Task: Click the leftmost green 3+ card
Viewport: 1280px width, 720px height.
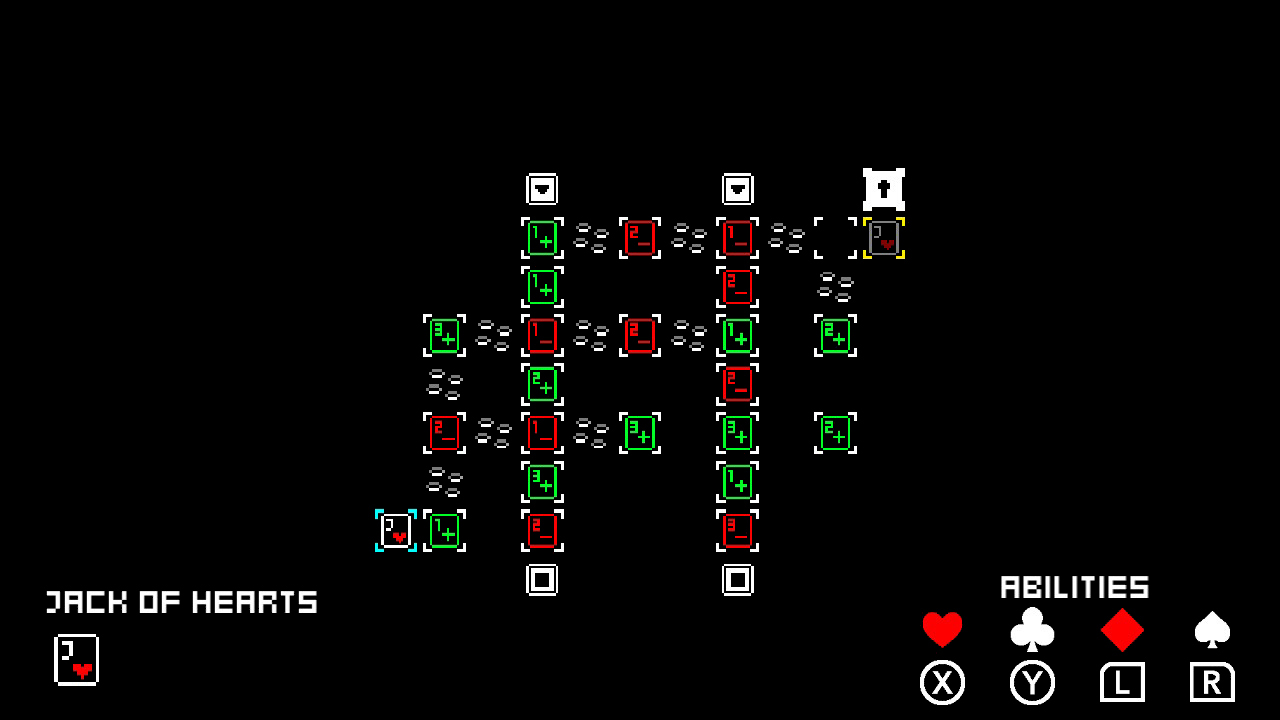Action: 445,335
